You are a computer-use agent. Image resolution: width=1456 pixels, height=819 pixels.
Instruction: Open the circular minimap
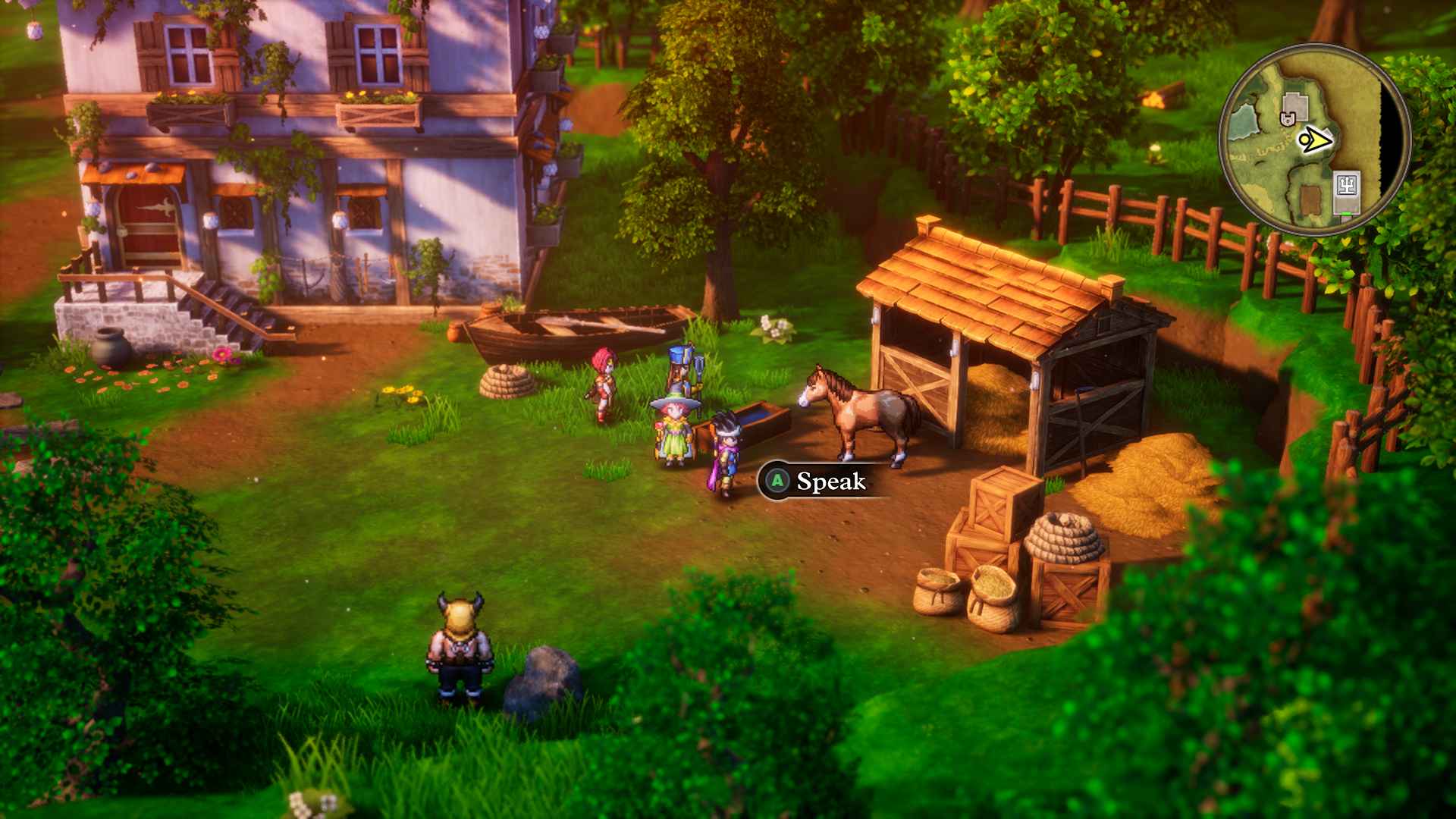click(1314, 140)
